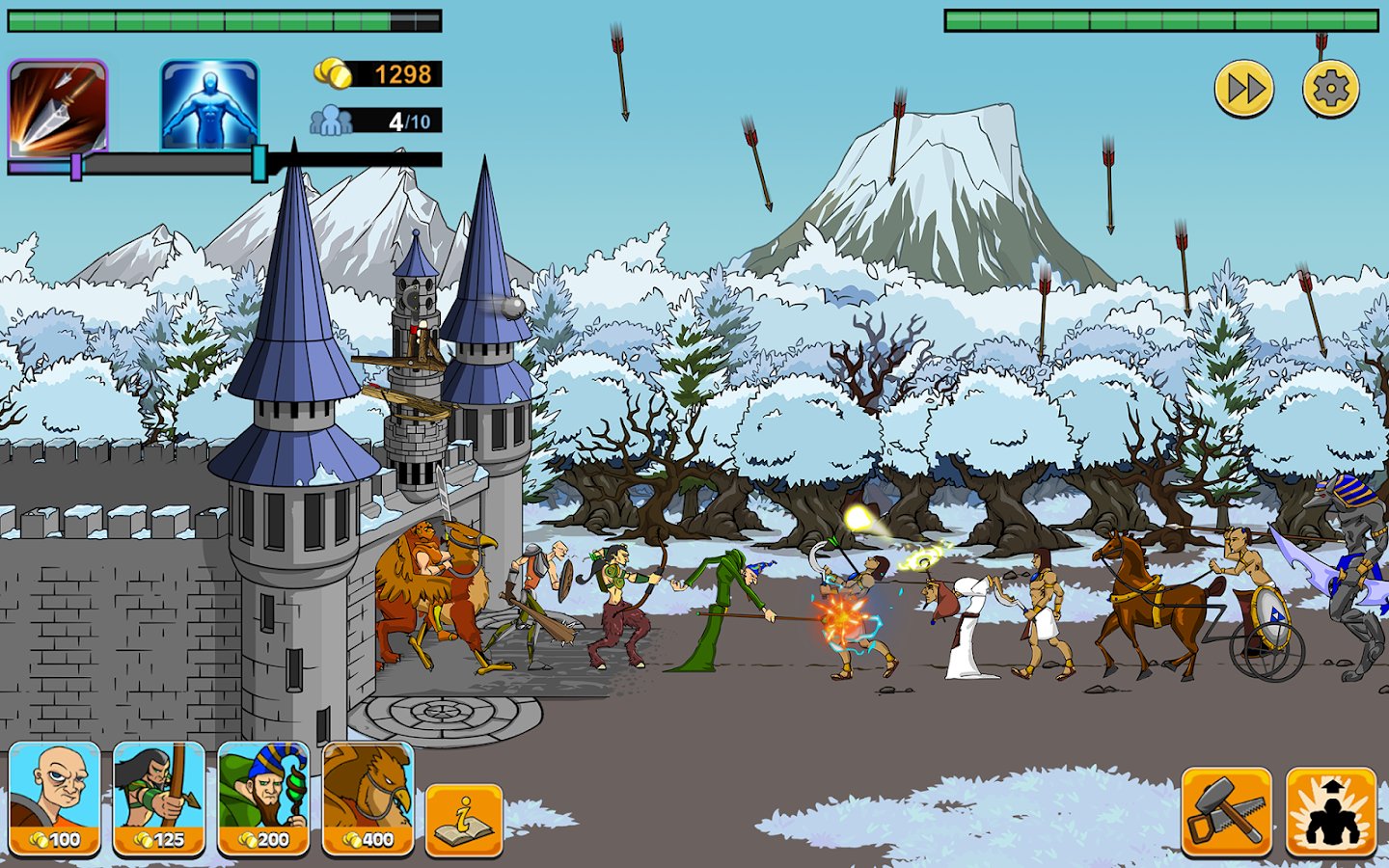Recruit the archer unit costing 125 gold

pyautogui.click(x=160, y=799)
